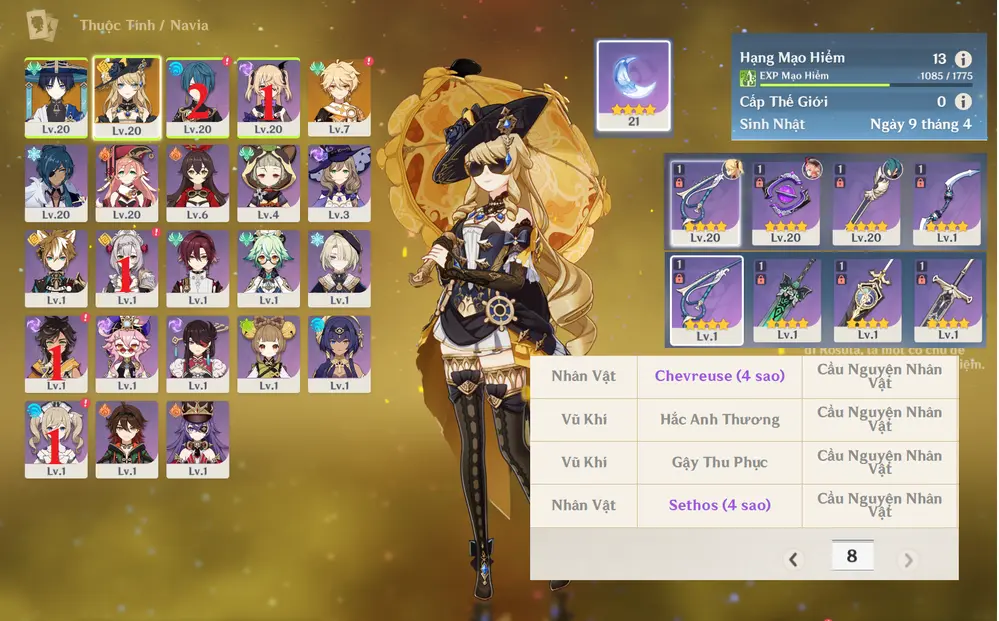
Task: Open the crescent moon item with count 21
Action: [633, 86]
